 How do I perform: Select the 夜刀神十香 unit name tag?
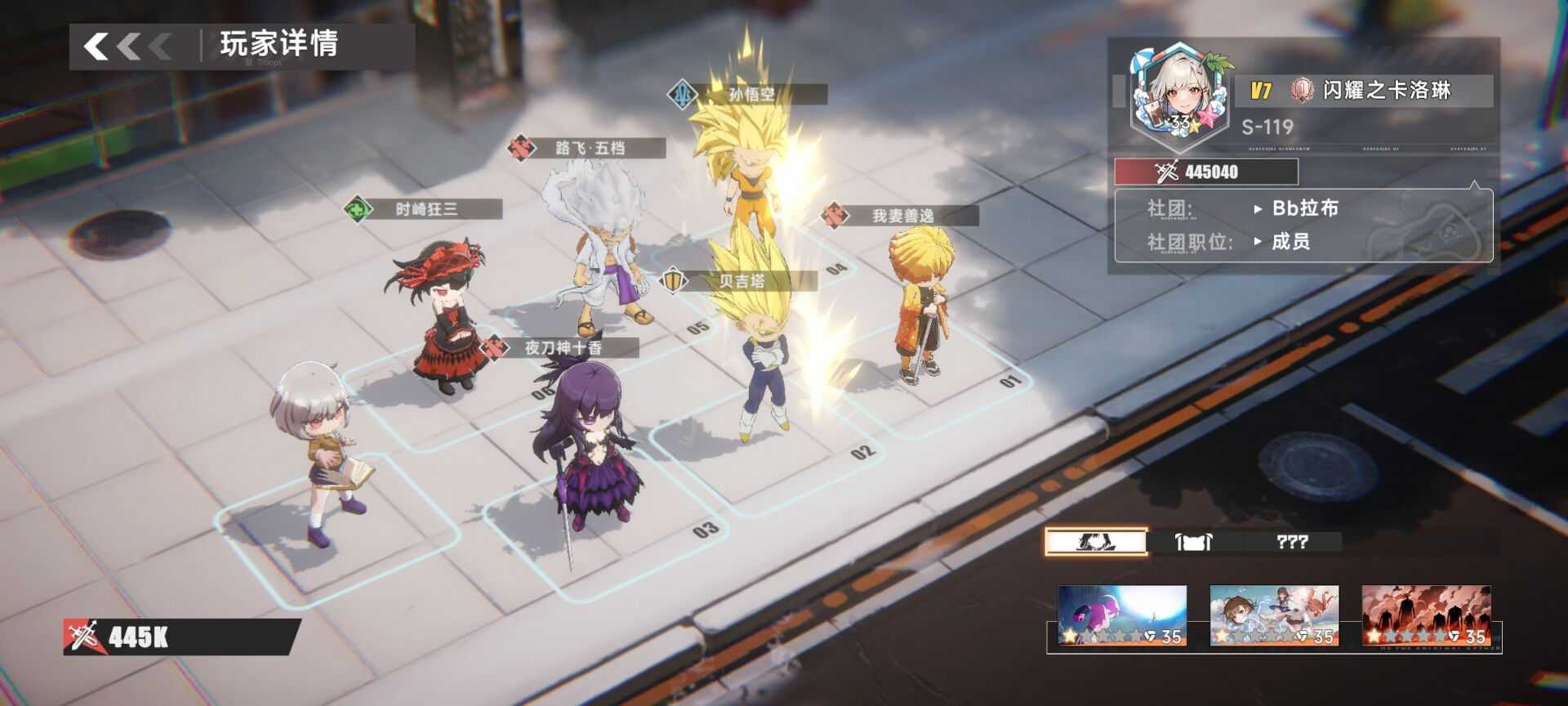pos(563,348)
